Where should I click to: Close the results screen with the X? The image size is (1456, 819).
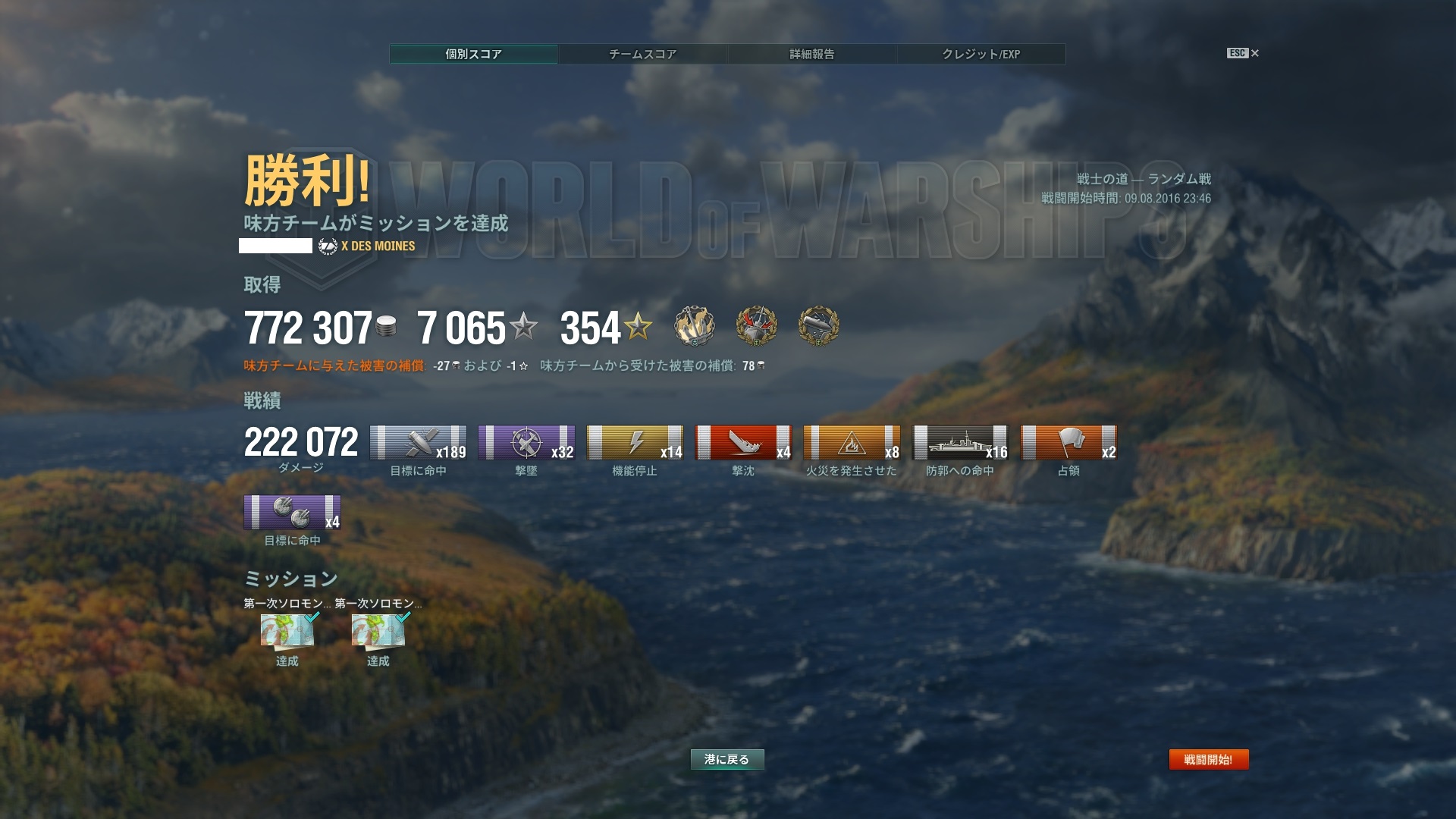[1254, 53]
